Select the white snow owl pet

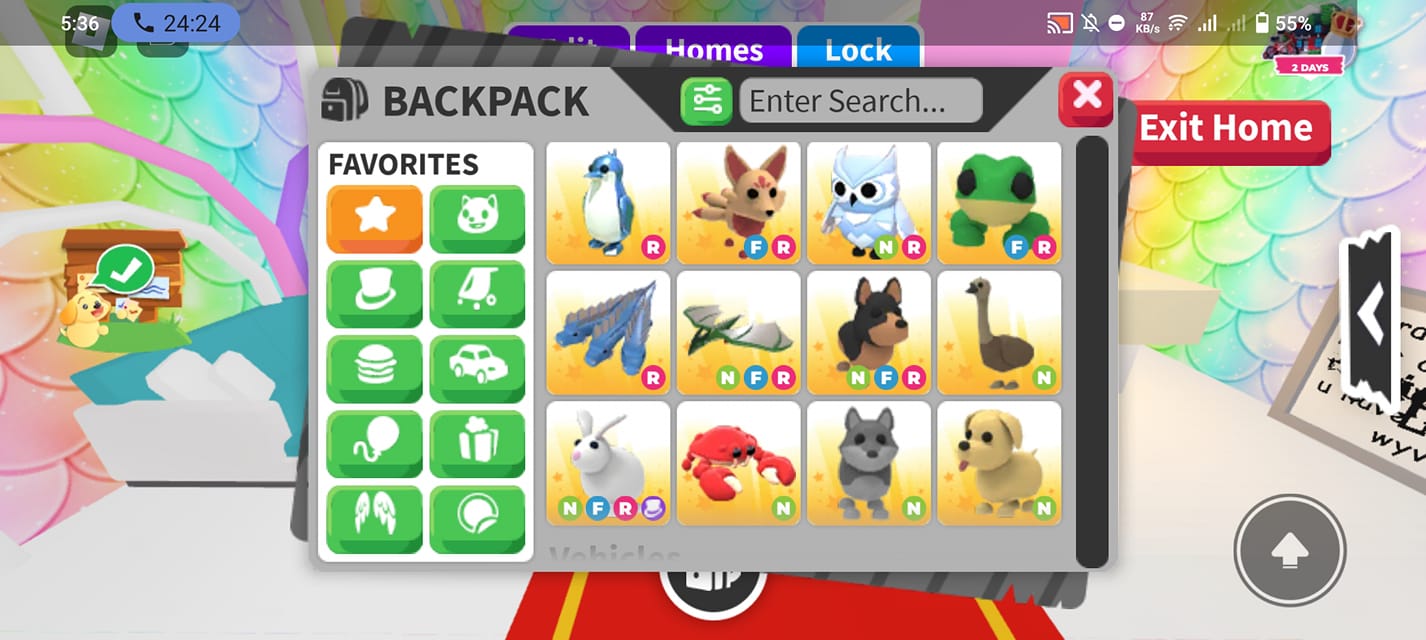tap(868, 203)
